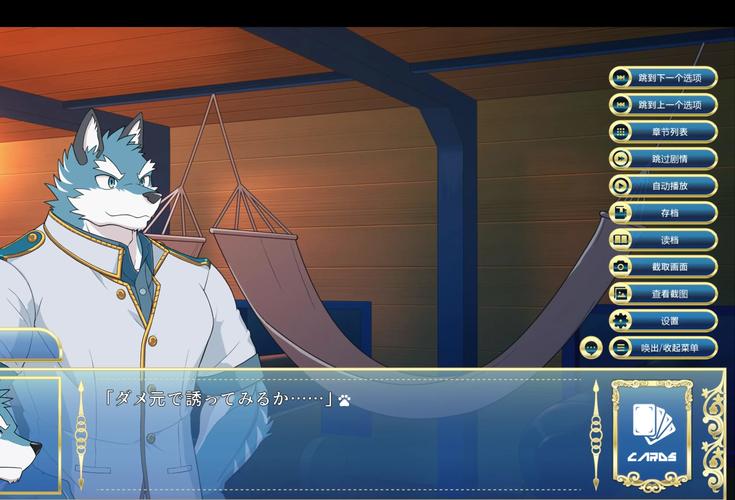Open the settings (设置)
The image size is (735, 500).
pos(663,321)
